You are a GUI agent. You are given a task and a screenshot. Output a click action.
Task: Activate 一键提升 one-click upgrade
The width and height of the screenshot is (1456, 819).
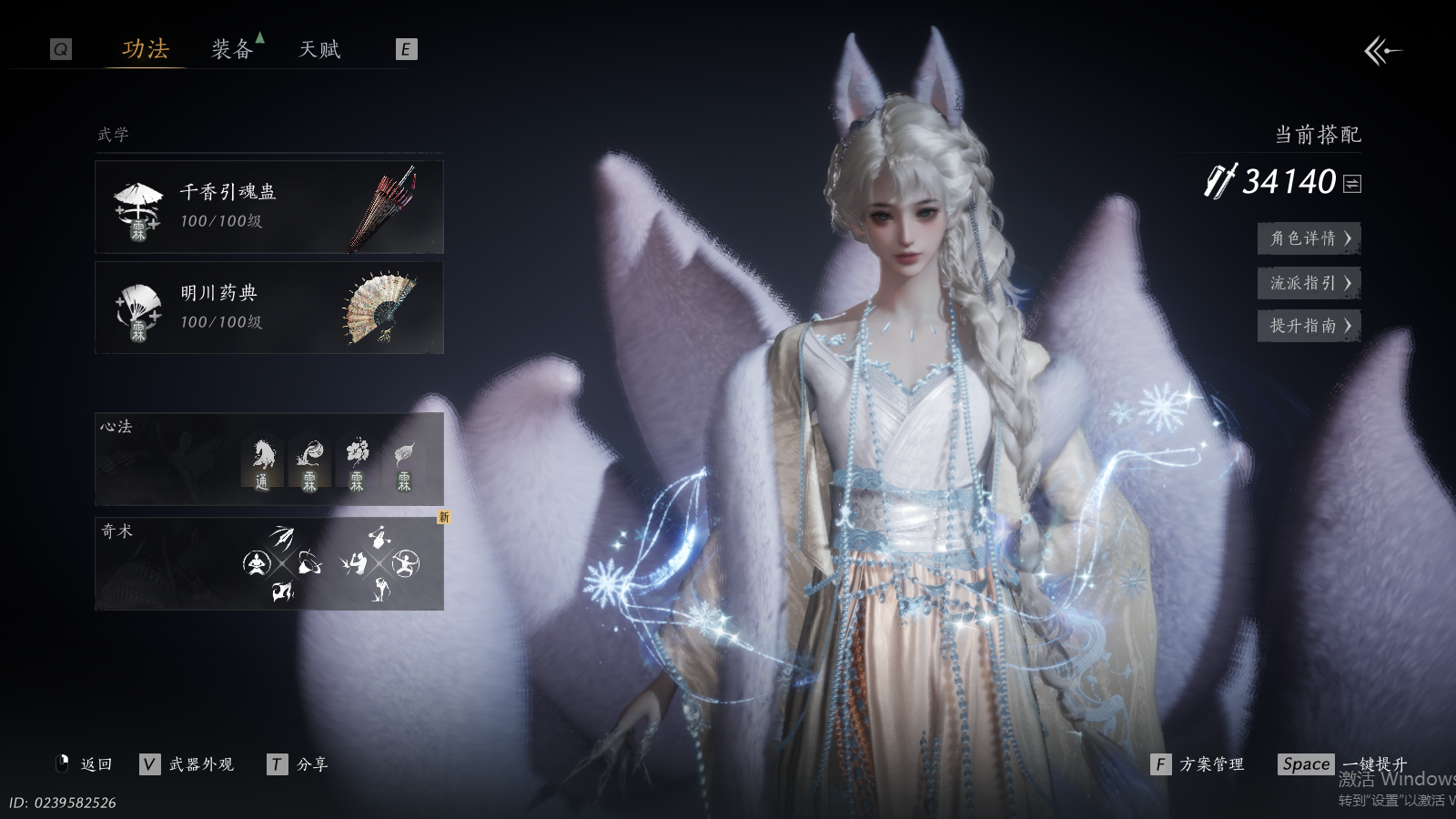tap(1343, 764)
